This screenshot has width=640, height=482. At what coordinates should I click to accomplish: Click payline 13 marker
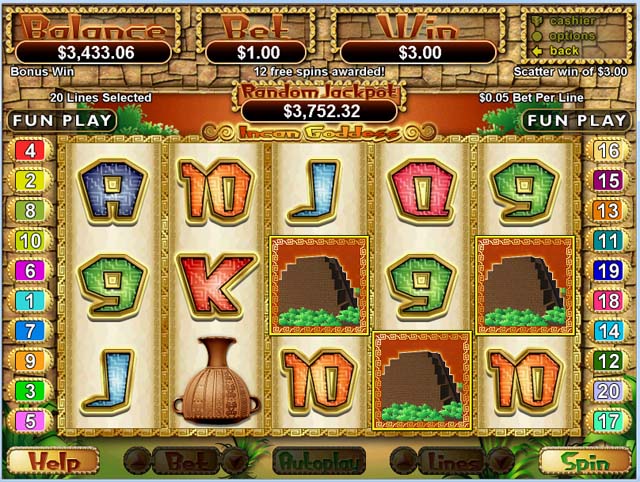point(608,211)
